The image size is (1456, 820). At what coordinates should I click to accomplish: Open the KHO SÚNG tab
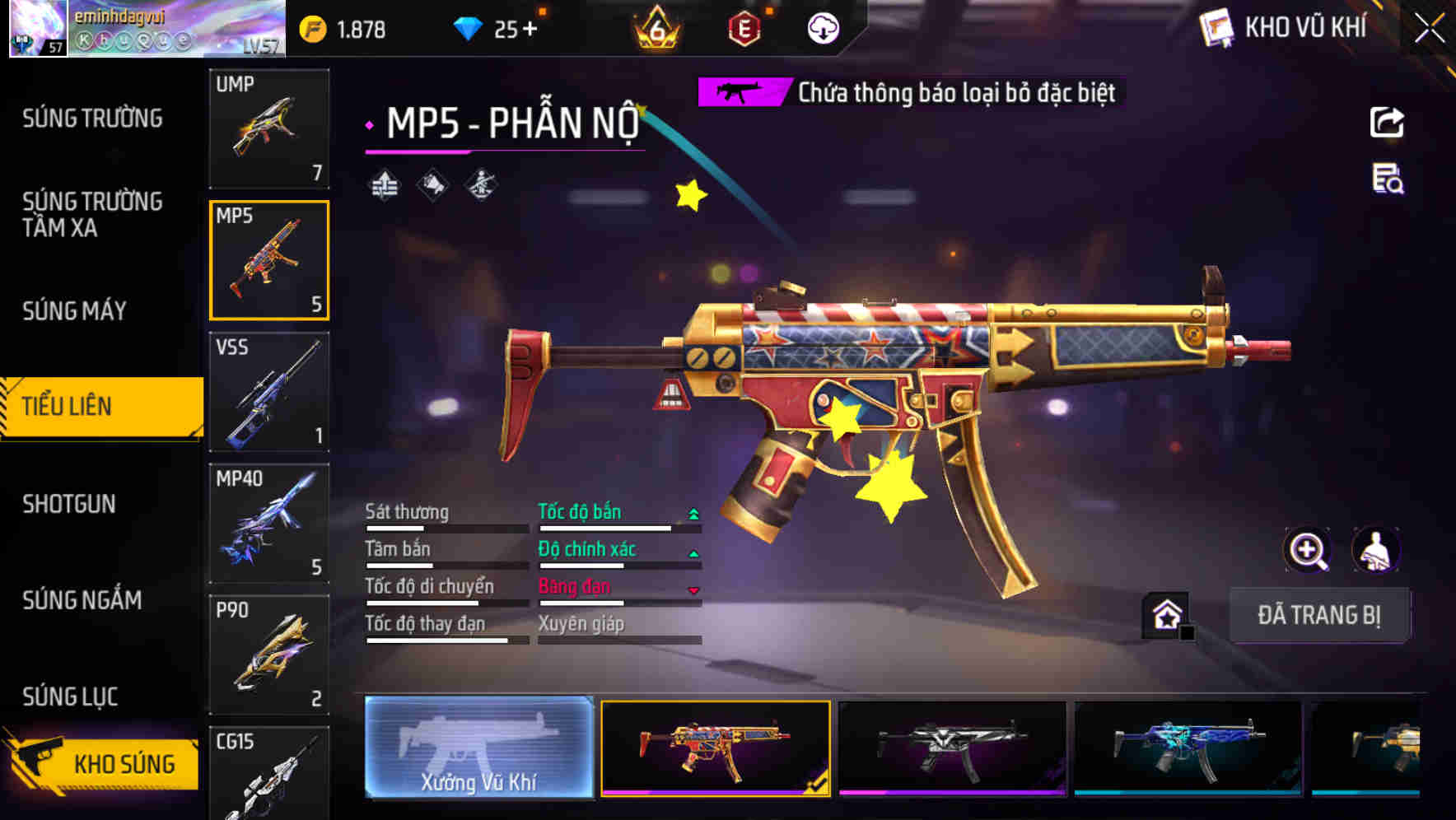tap(103, 762)
